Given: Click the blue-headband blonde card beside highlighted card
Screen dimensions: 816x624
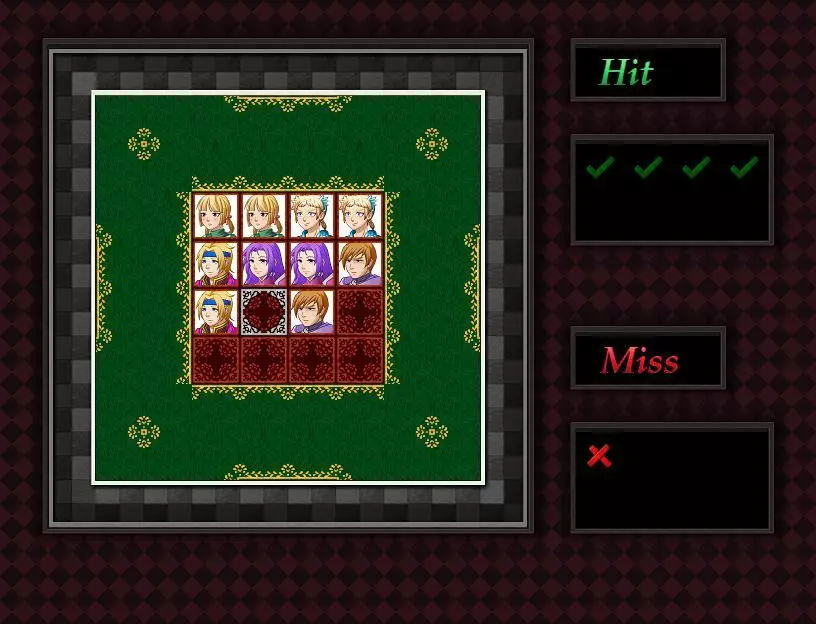Looking at the screenshot, I should (216, 312).
